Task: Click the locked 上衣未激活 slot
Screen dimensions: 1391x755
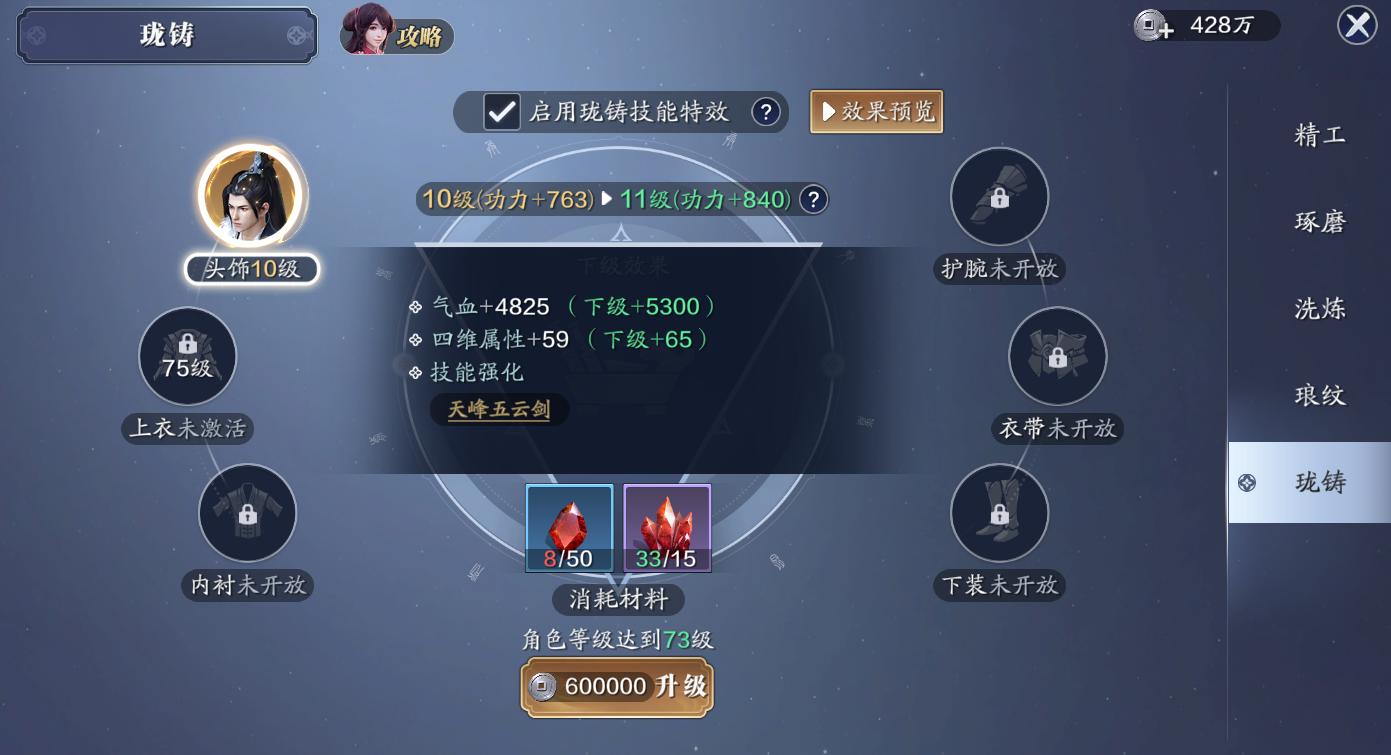Action: tap(187, 356)
